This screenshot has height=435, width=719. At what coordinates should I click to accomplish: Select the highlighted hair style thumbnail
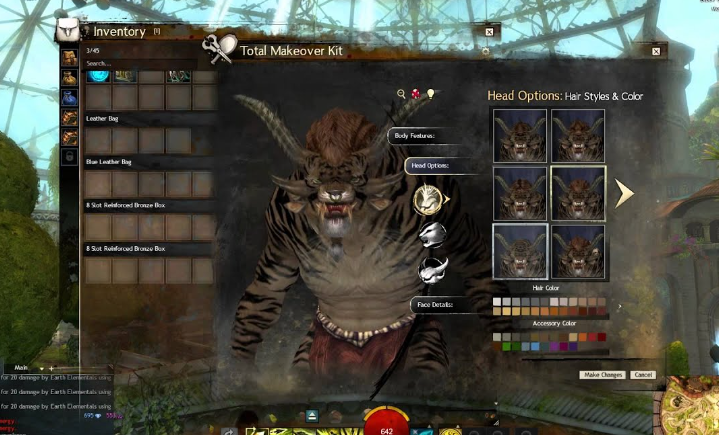point(578,193)
